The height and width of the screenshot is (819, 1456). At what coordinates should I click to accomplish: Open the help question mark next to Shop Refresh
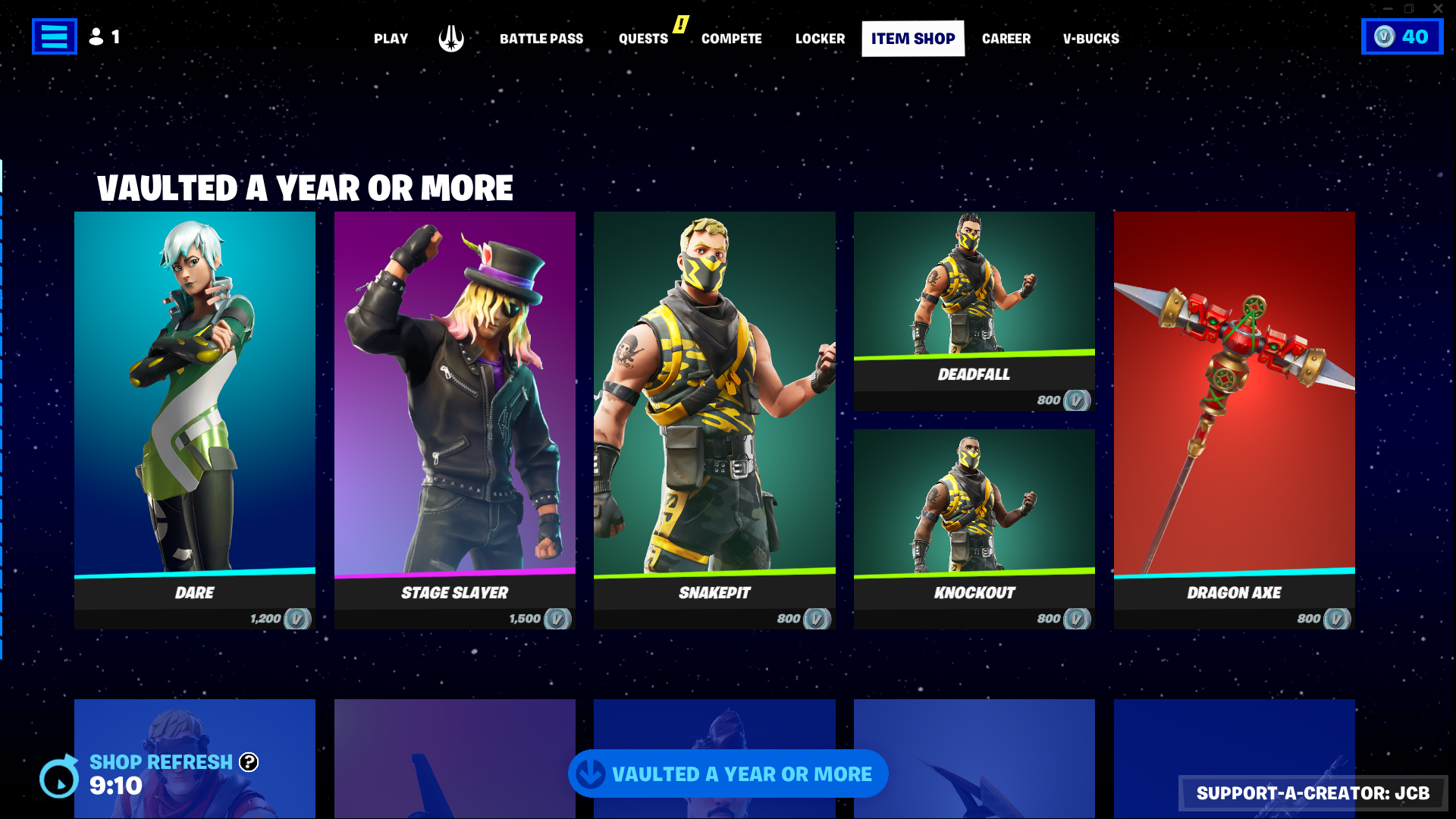point(250,762)
